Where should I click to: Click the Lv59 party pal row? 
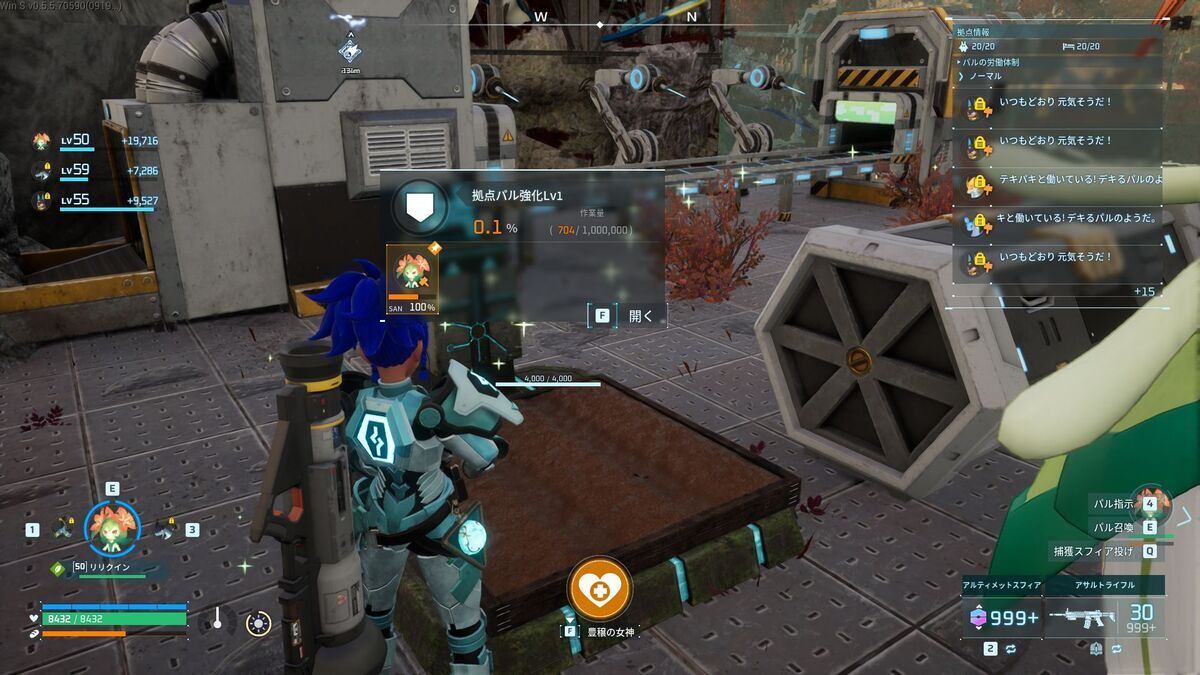(x=95, y=171)
